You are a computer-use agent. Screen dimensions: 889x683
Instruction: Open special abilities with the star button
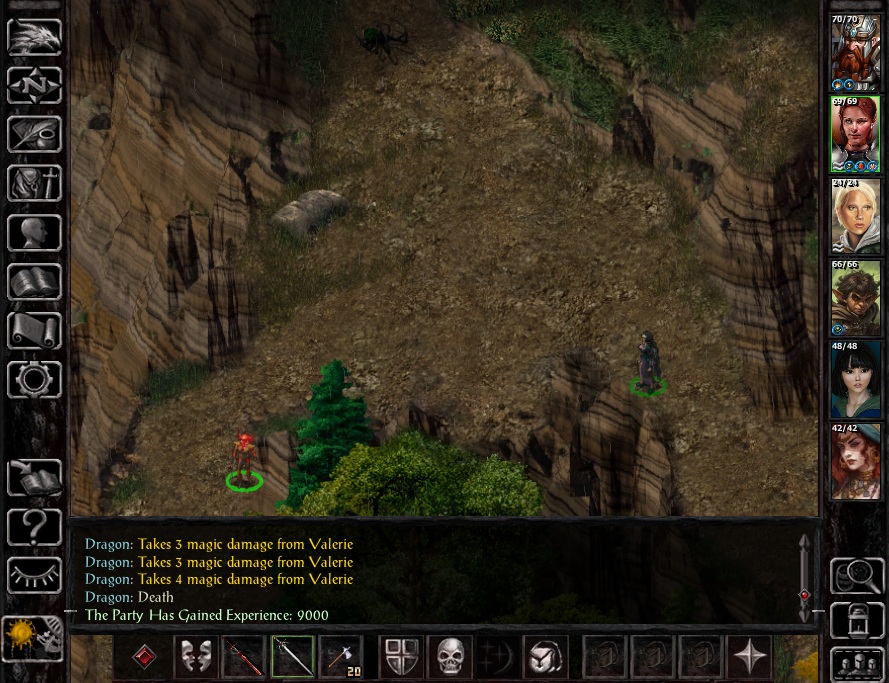[x=749, y=657]
